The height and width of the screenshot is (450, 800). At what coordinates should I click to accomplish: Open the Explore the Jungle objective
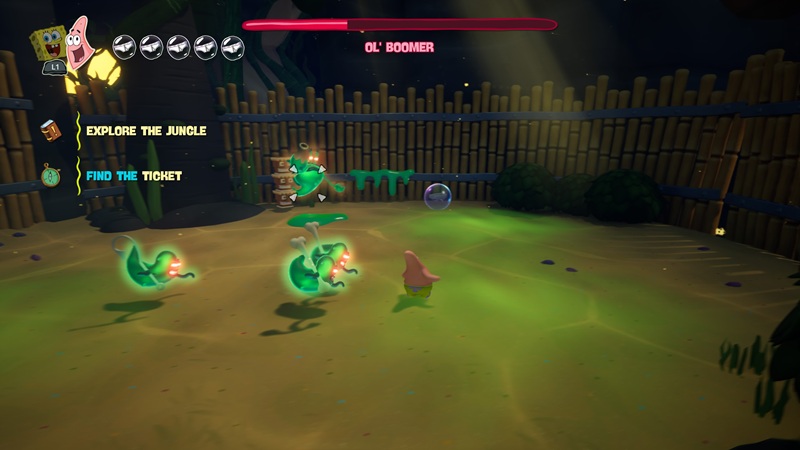tap(146, 131)
